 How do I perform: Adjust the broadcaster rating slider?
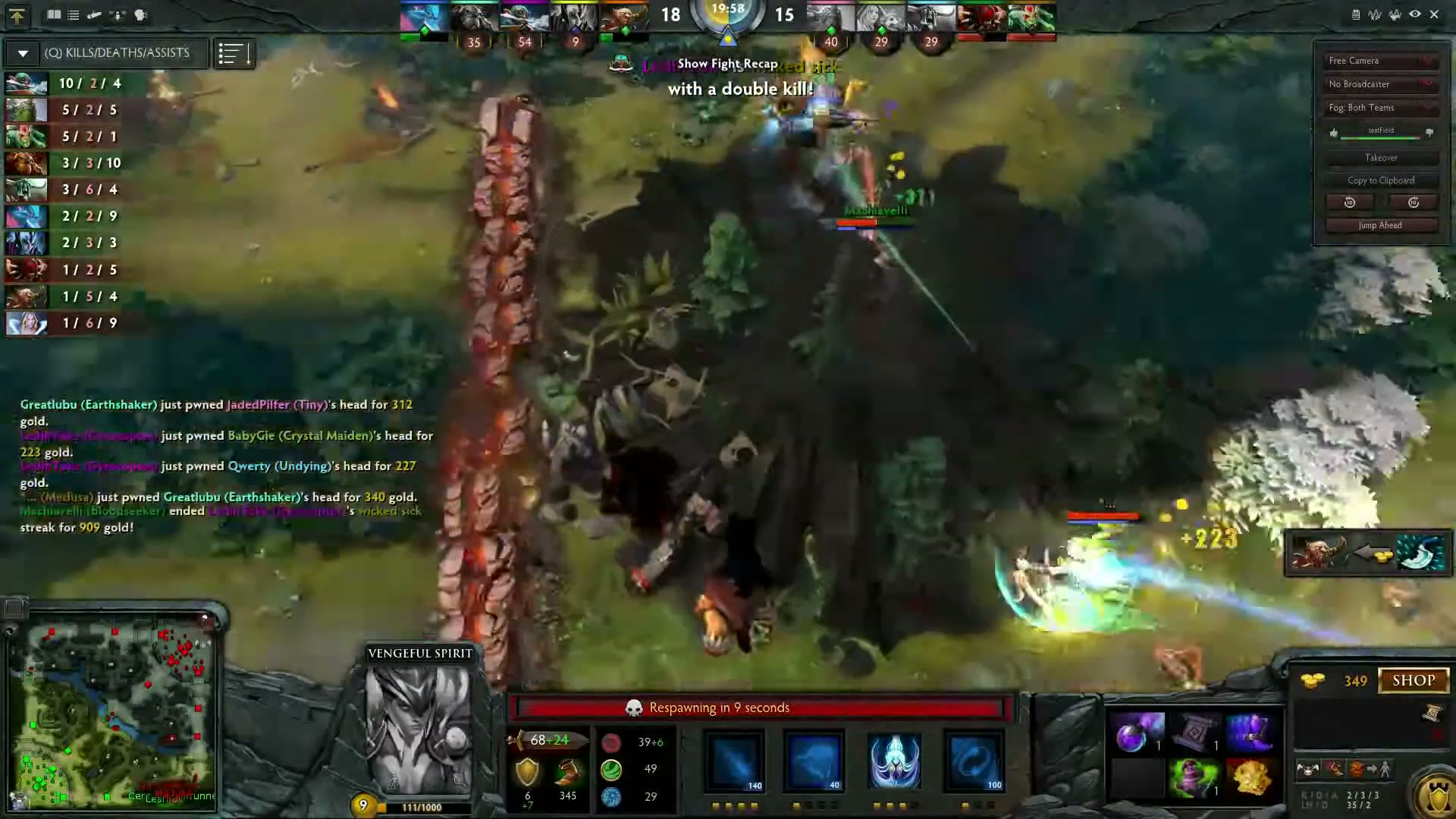pos(1379,137)
